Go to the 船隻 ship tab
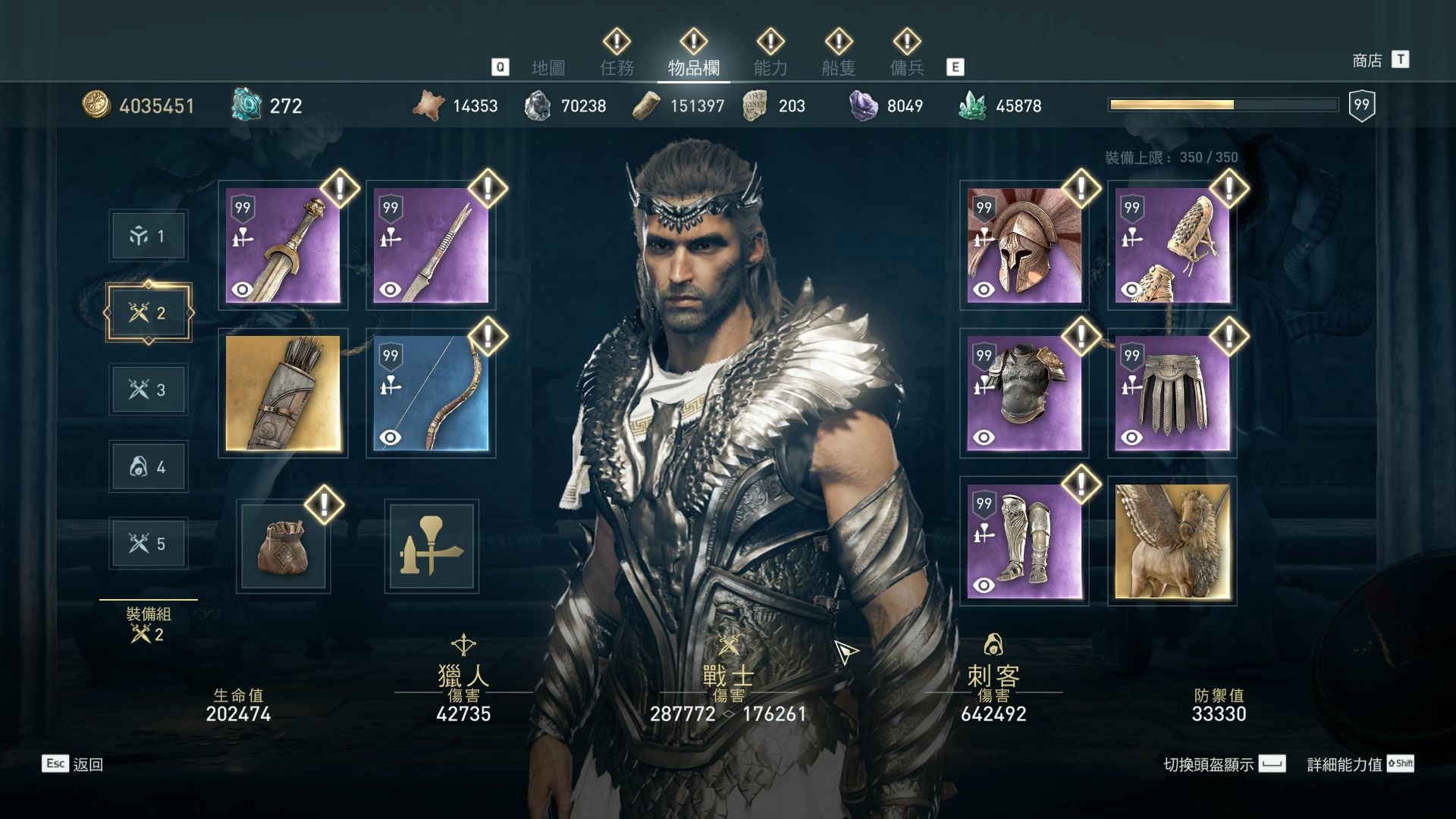This screenshot has width=1456, height=819. (839, 68)
